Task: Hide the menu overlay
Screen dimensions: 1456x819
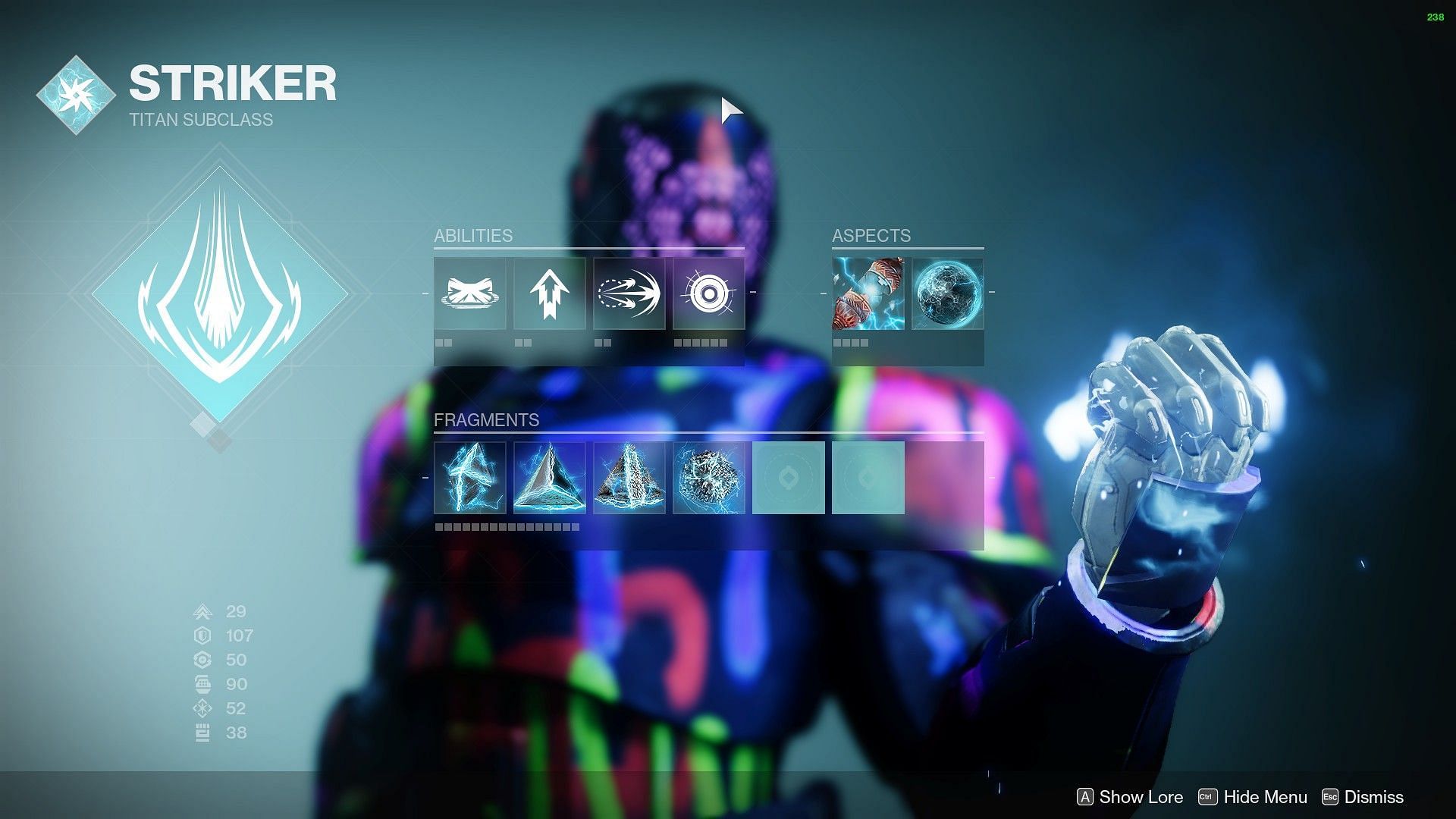Action: click(x=1253, y=797)
